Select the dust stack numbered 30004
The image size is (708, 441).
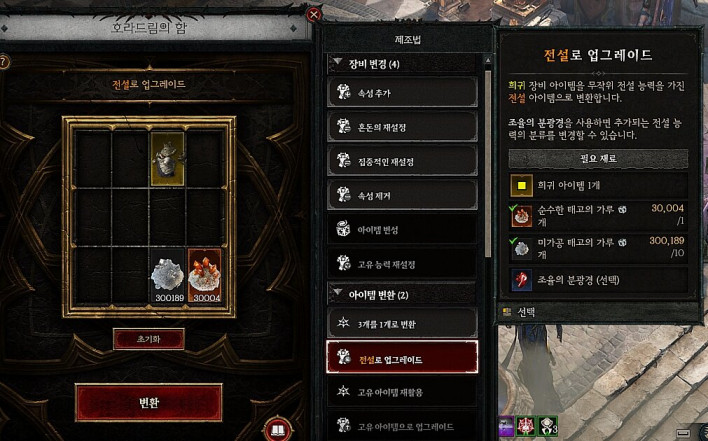(x=205, y=276)
